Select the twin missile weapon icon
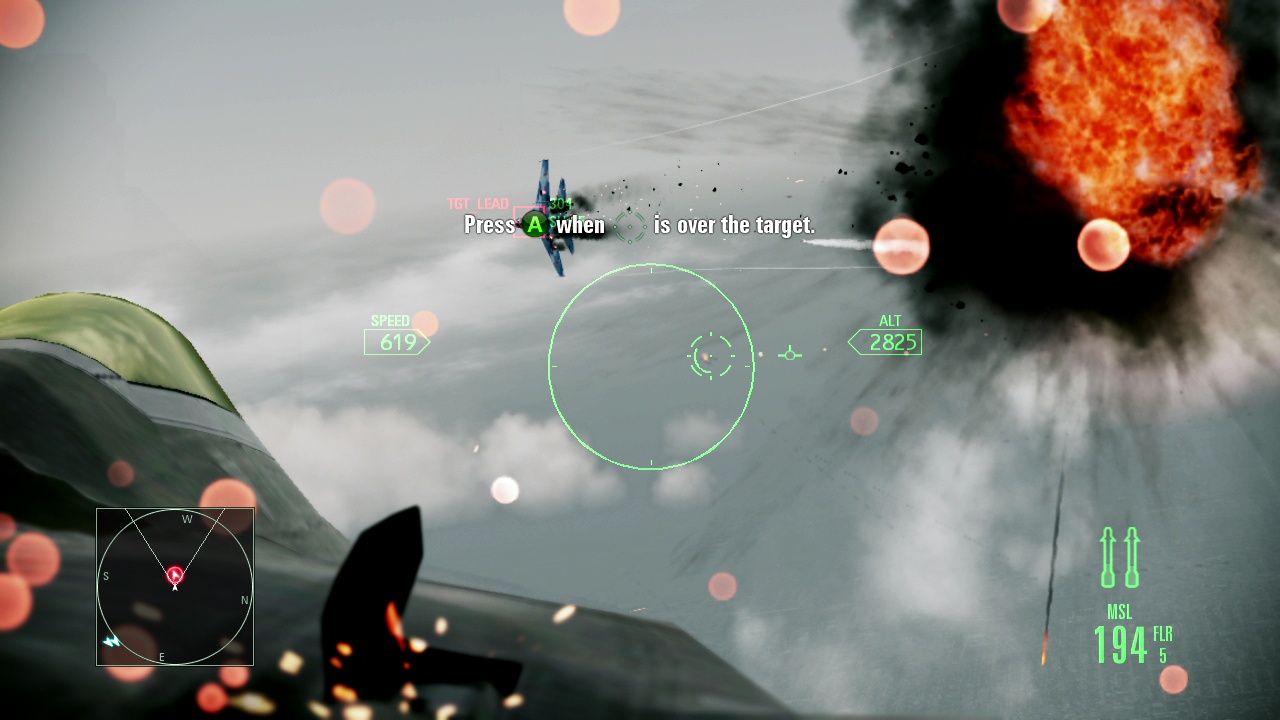 pyautogui.click(x=1120, y=557)
